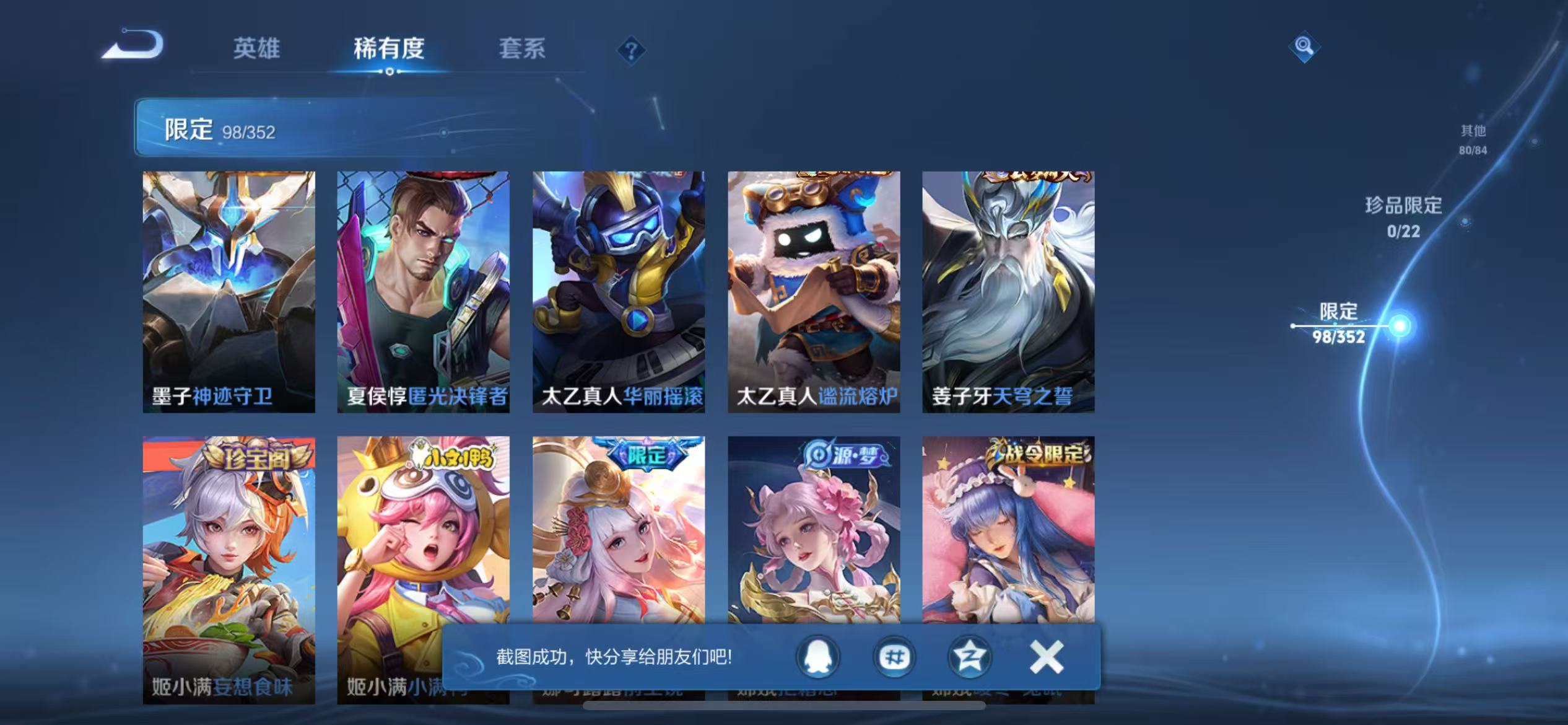Viewport: 1568px width, 725px height.
Task: Share to WeChat Moments with the hashtag icon
Action: click(894, 656)
